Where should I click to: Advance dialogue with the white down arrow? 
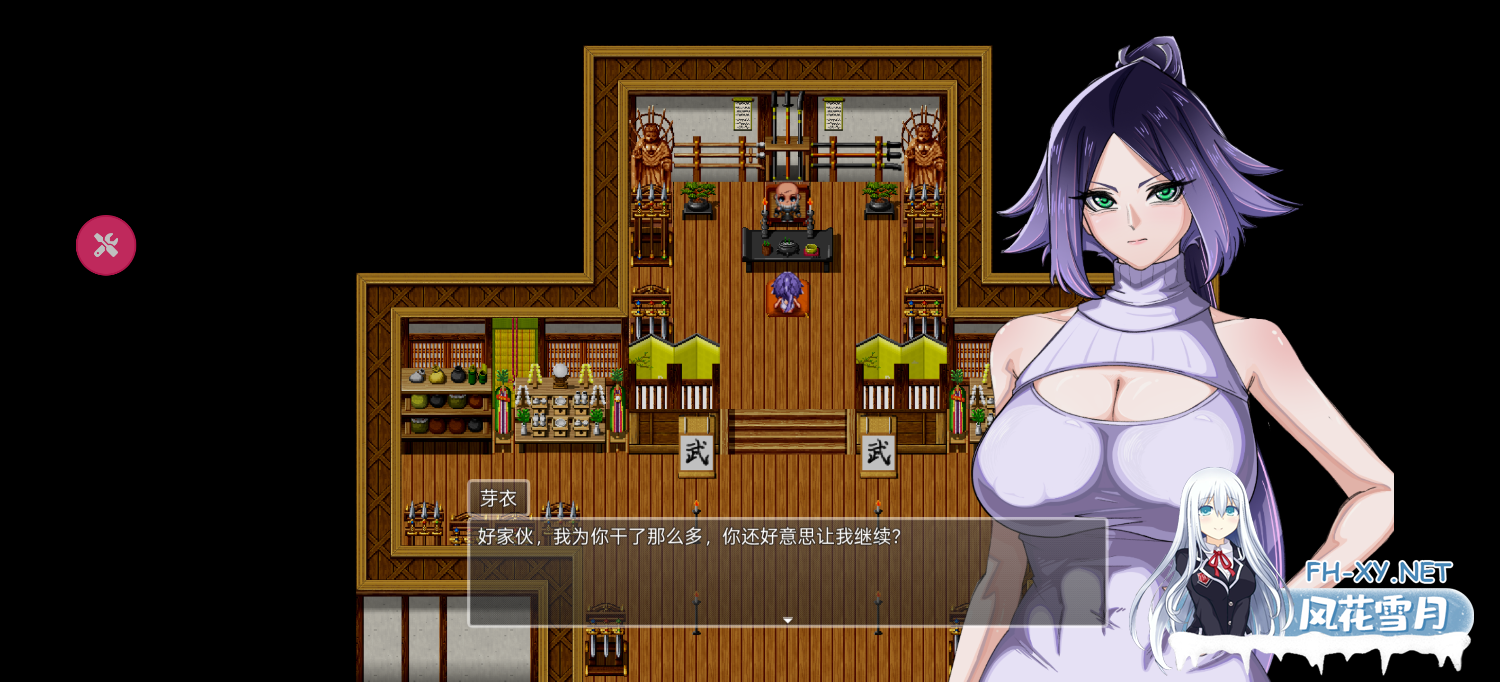[787, 620]
